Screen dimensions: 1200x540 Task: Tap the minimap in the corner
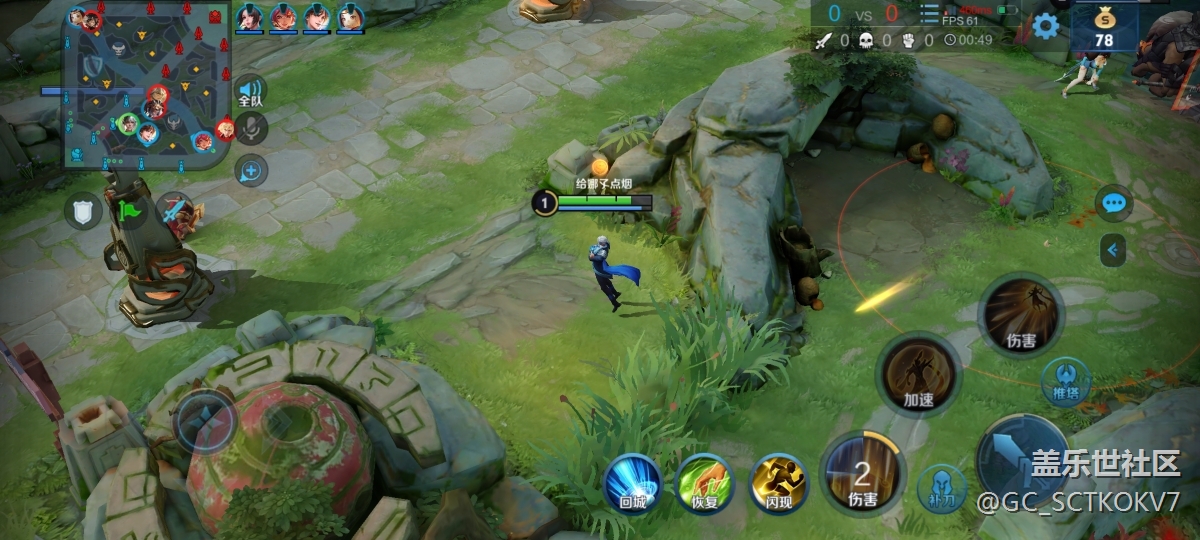pos(147,85)
